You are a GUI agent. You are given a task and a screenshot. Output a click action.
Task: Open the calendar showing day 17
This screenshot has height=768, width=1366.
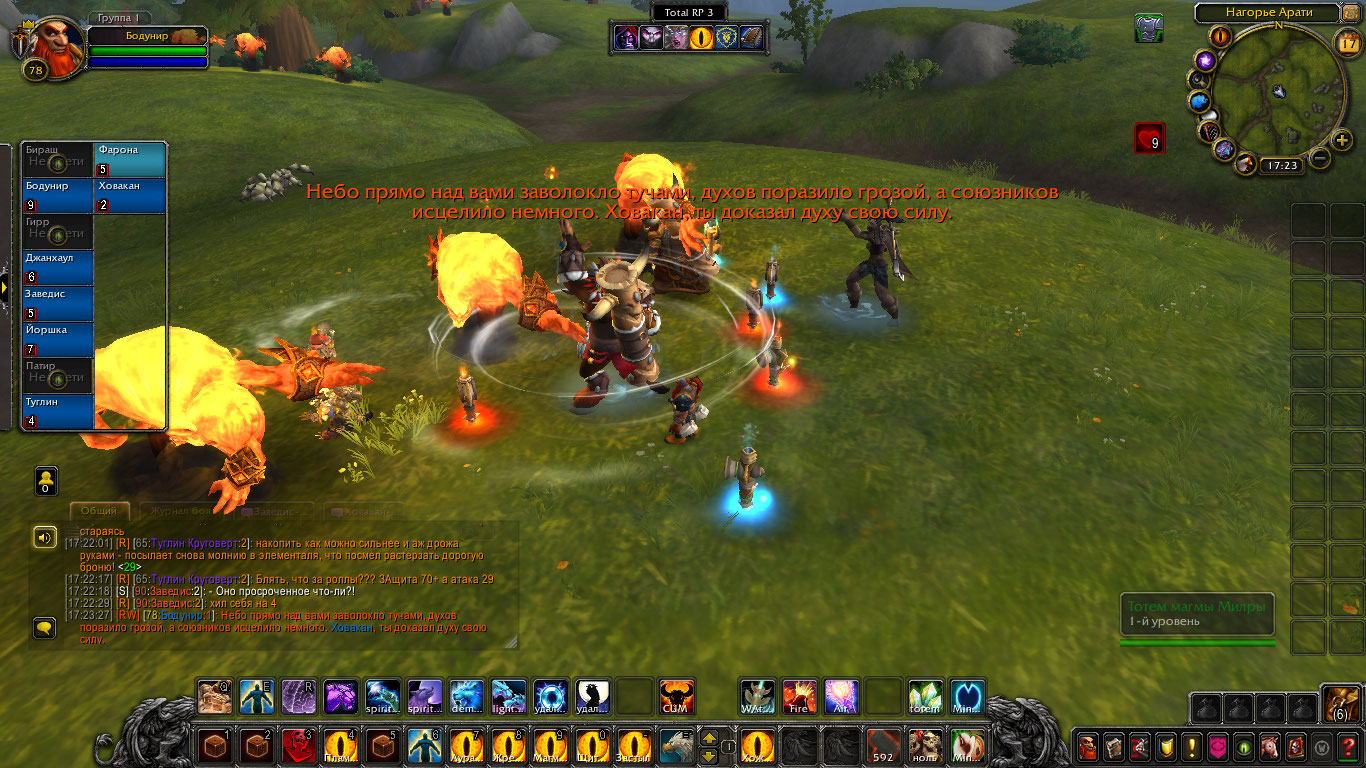tap(1347, 42)
